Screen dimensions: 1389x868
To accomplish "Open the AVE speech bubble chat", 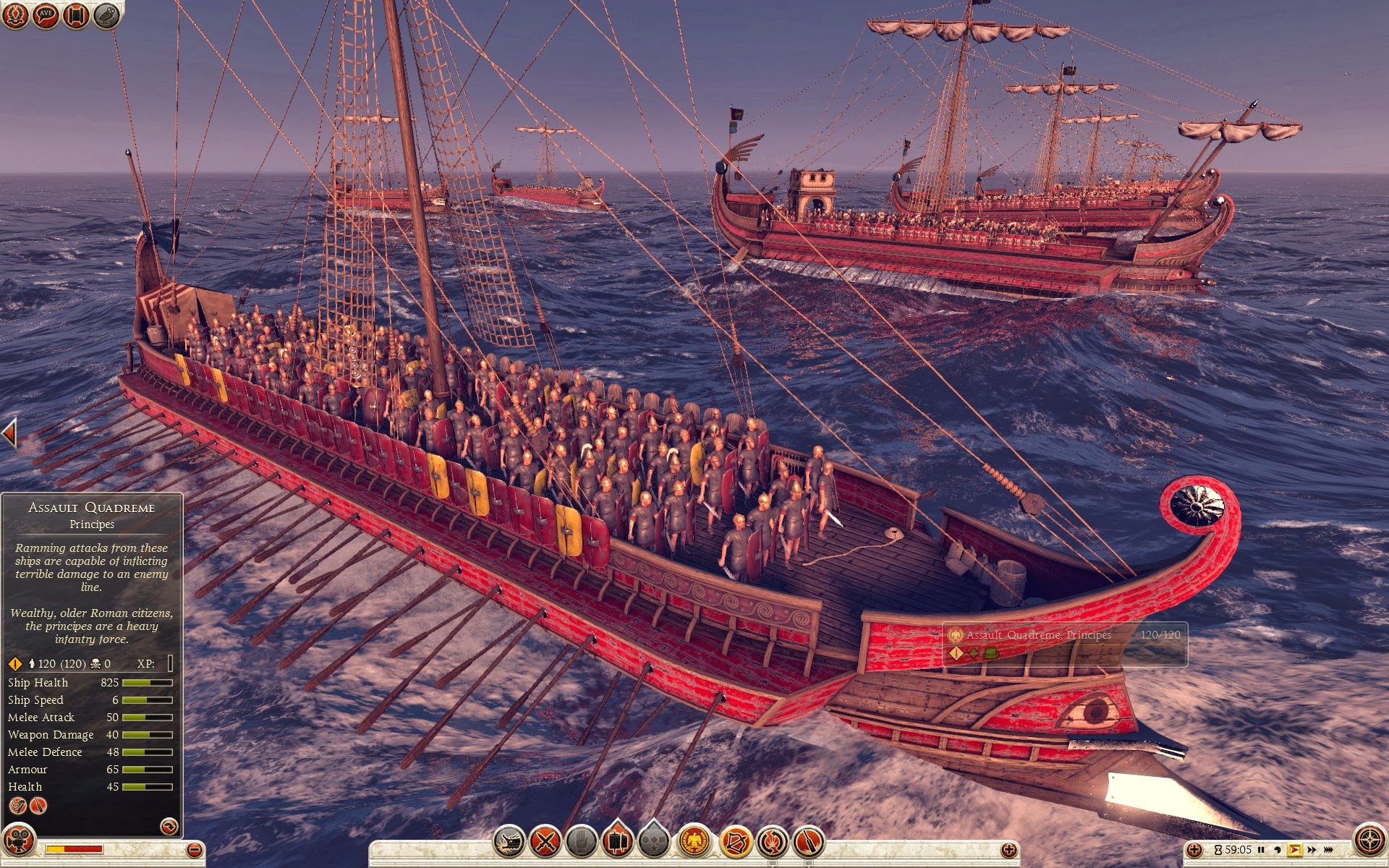I will click(x=46, y=15).
